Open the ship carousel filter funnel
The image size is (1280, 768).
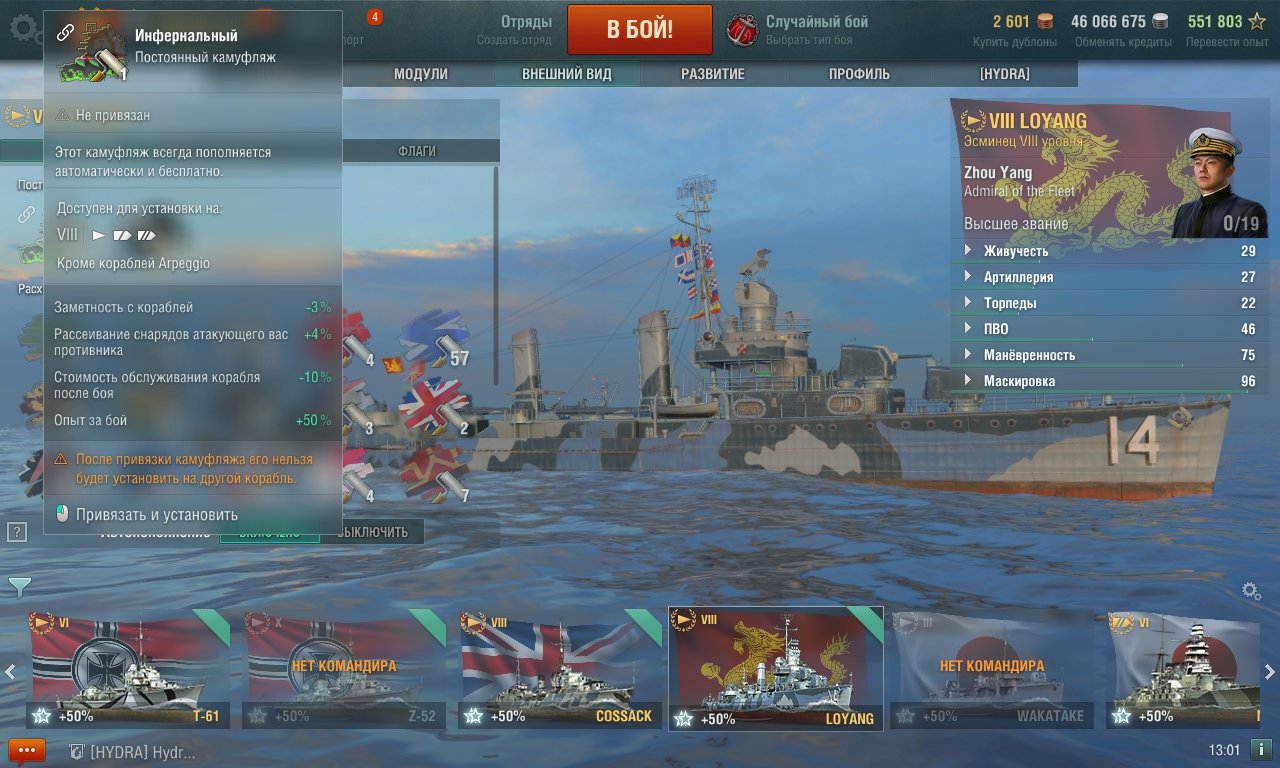click(x=18, y=586)
